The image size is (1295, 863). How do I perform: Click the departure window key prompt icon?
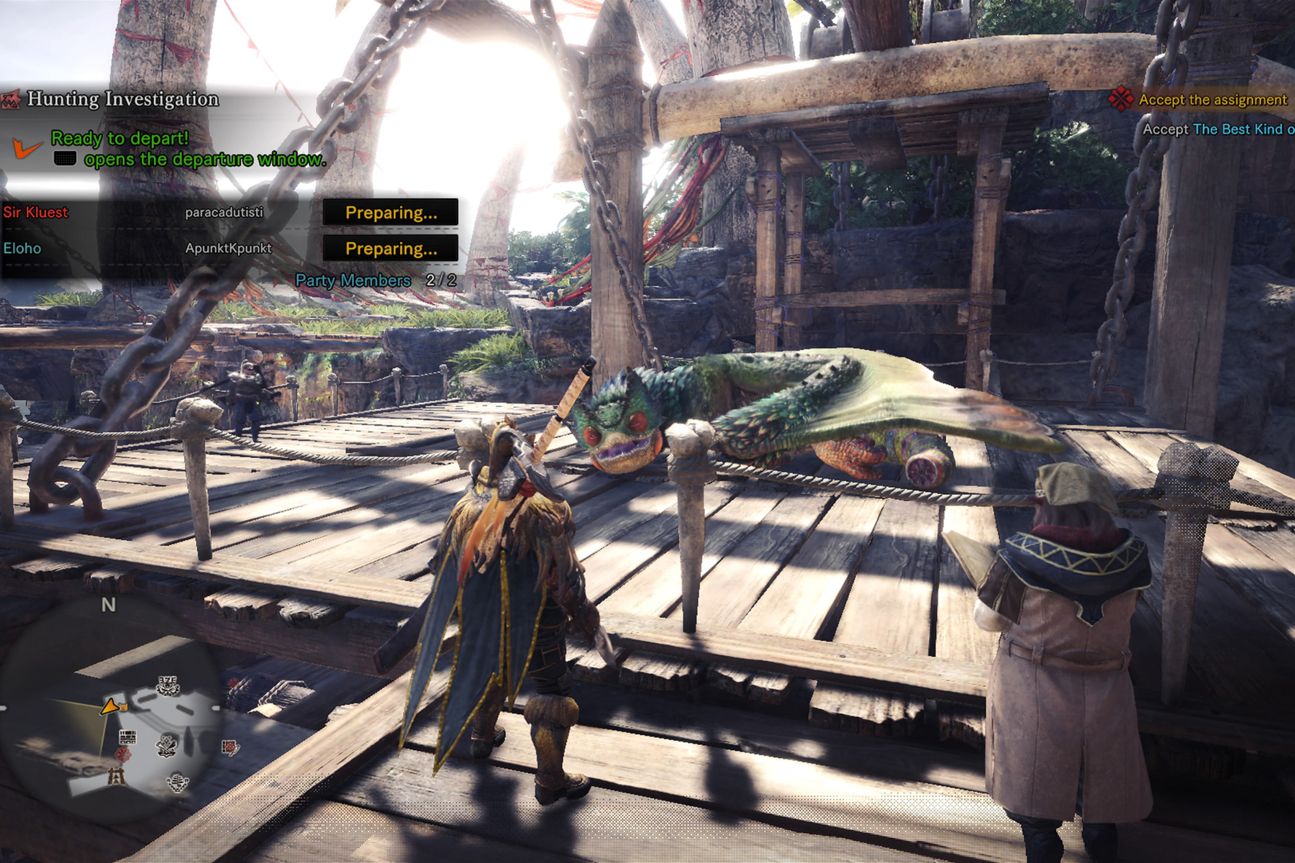click(65, 158)
